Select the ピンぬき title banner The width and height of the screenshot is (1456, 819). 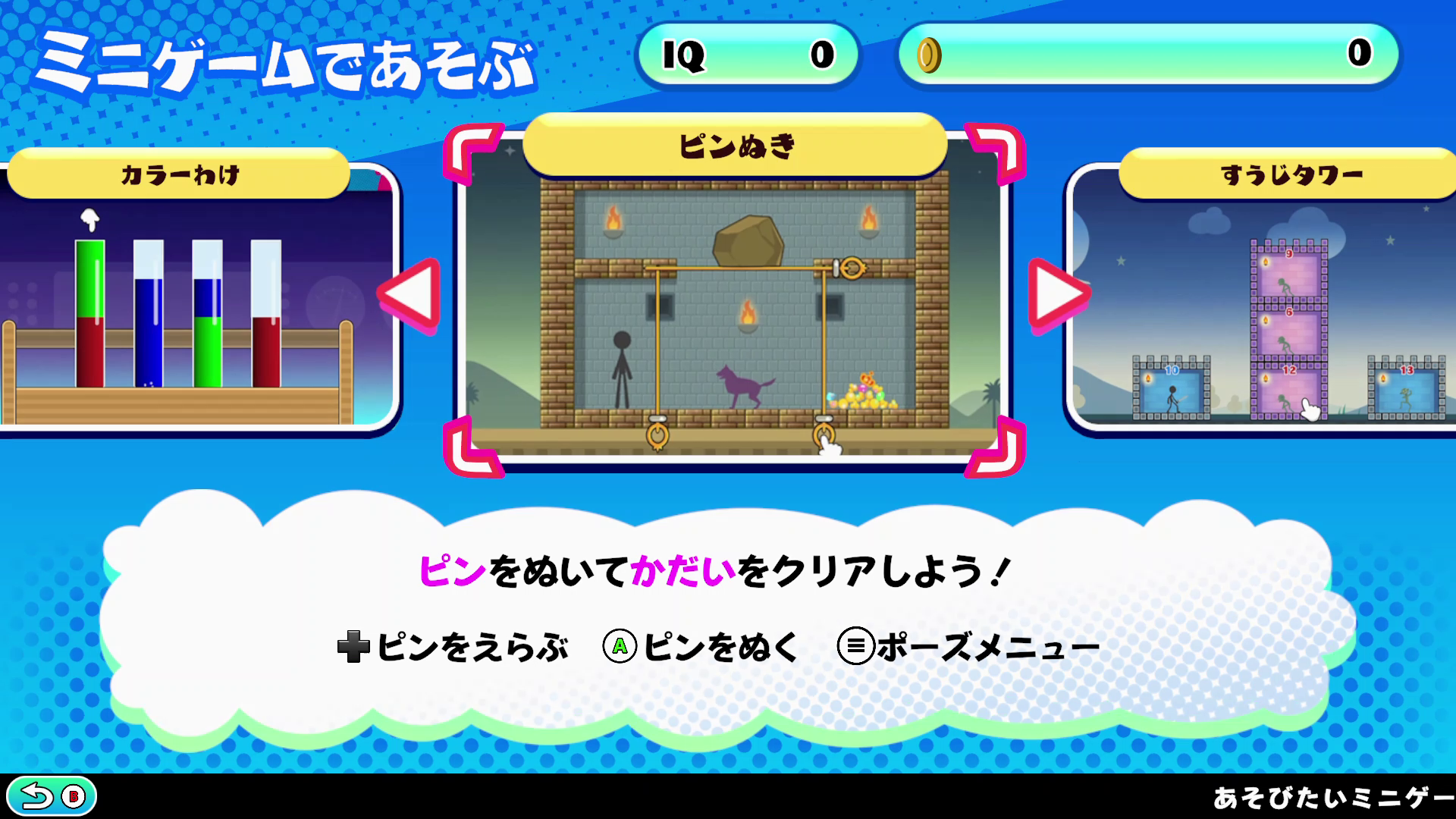(734, 146)
